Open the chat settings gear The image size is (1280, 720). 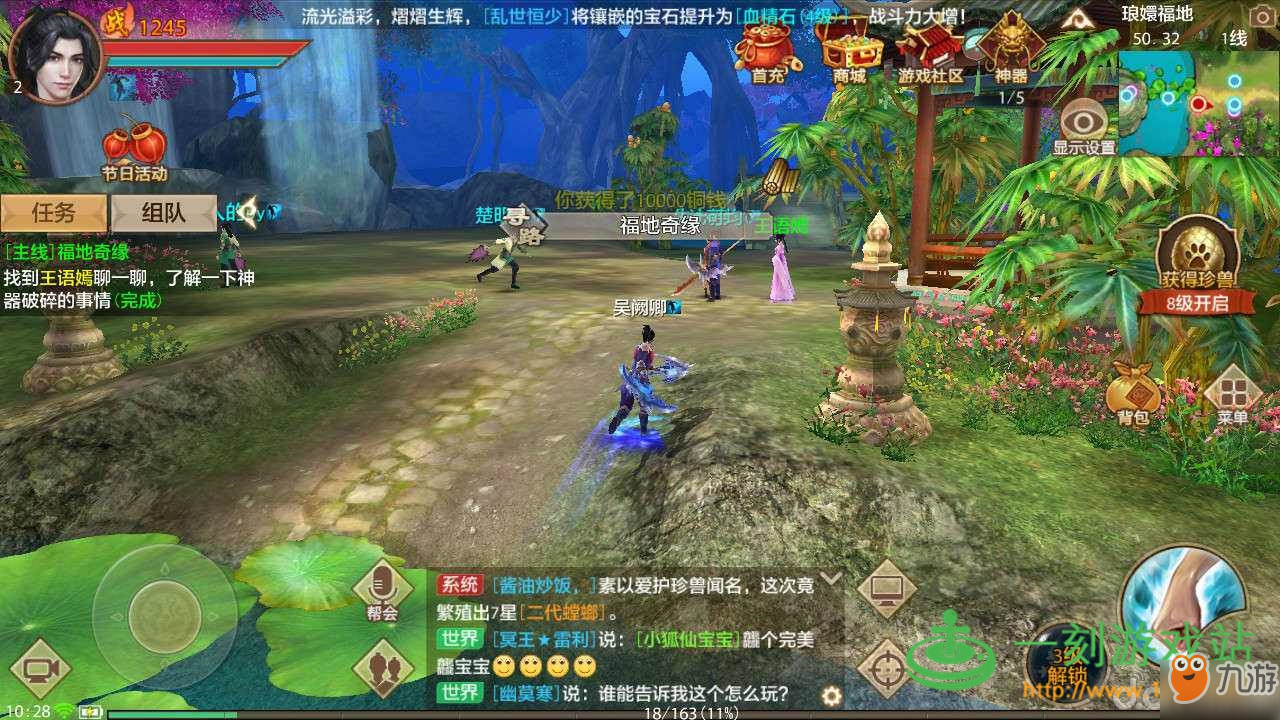click(832, 694)
